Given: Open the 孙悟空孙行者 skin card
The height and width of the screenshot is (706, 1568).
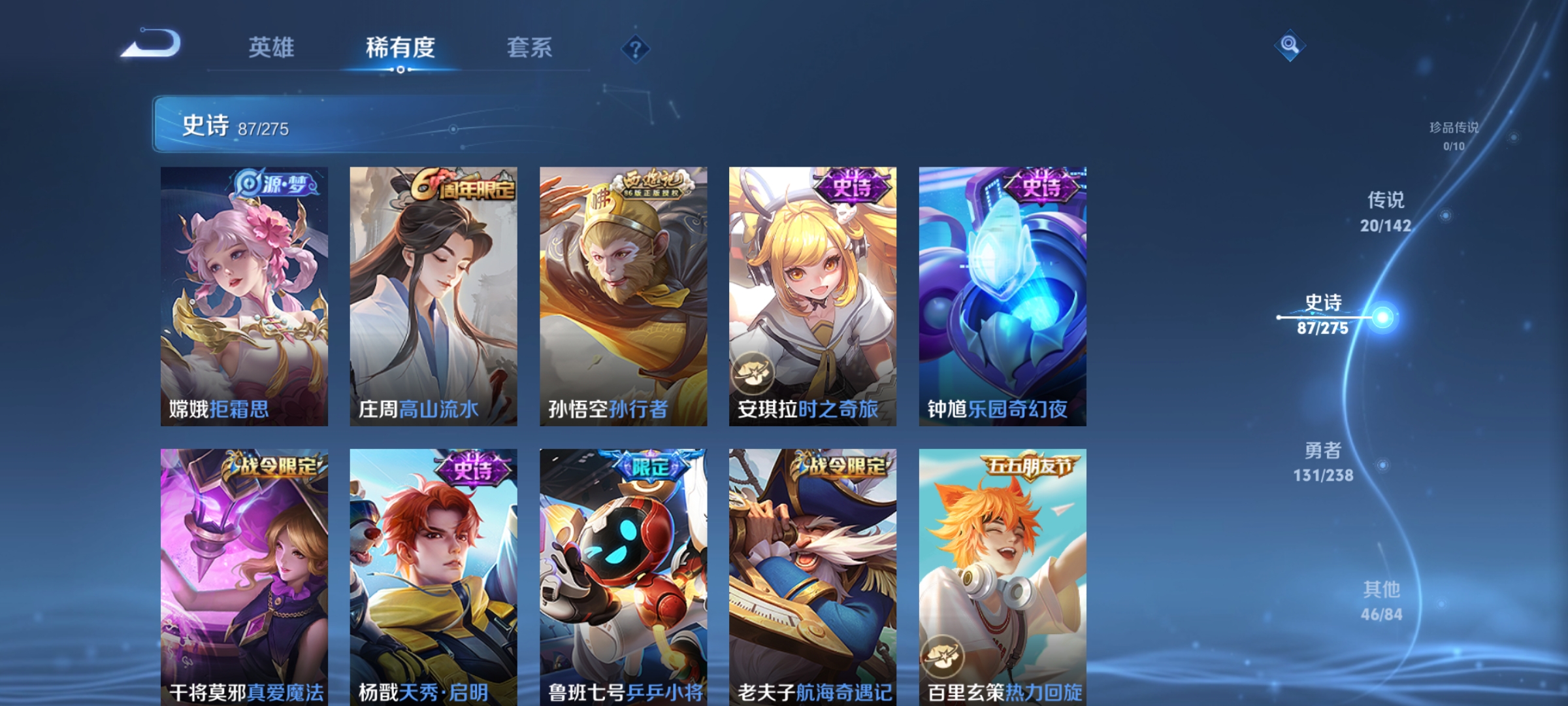Looking at the screenshot, I should (x=619, y=294).
